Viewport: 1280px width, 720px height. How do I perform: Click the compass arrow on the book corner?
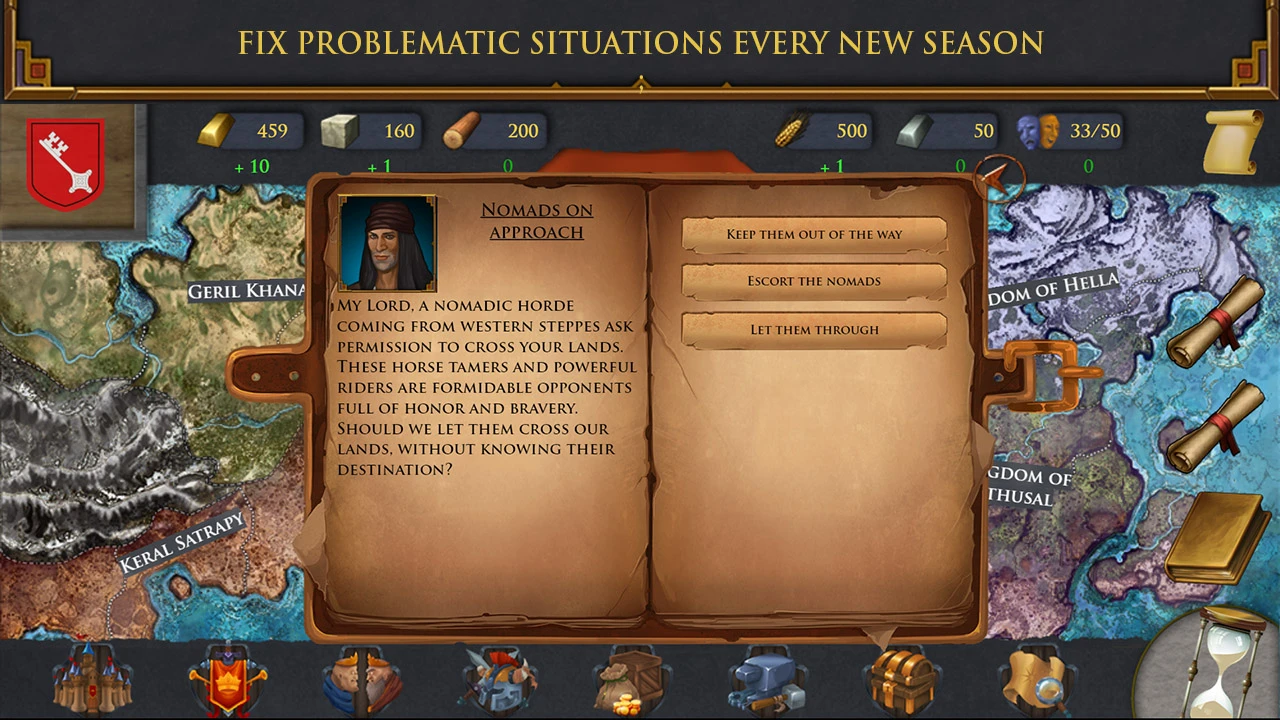(999, 179)
